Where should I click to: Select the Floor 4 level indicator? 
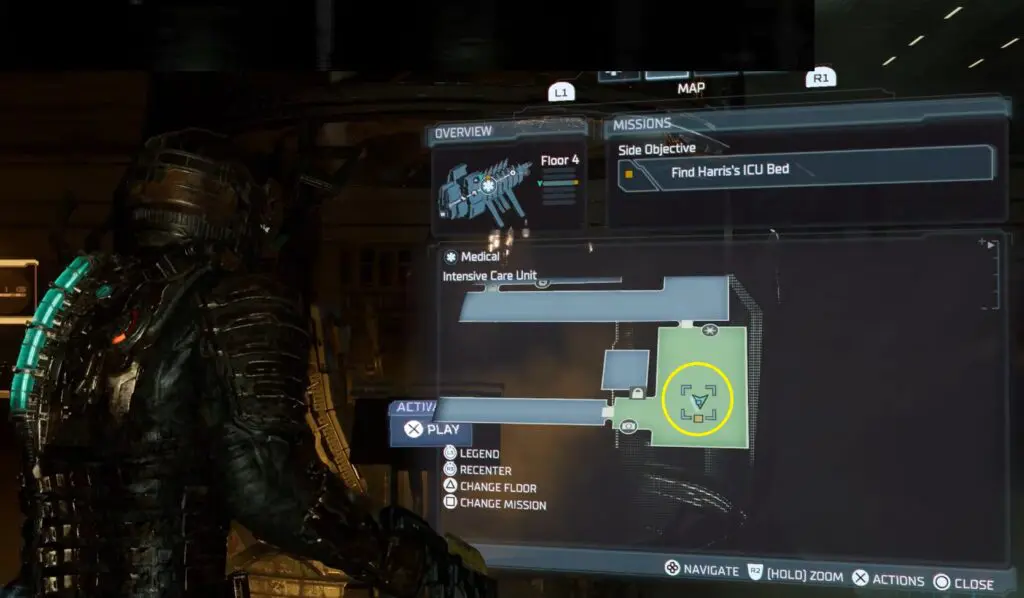560,162
